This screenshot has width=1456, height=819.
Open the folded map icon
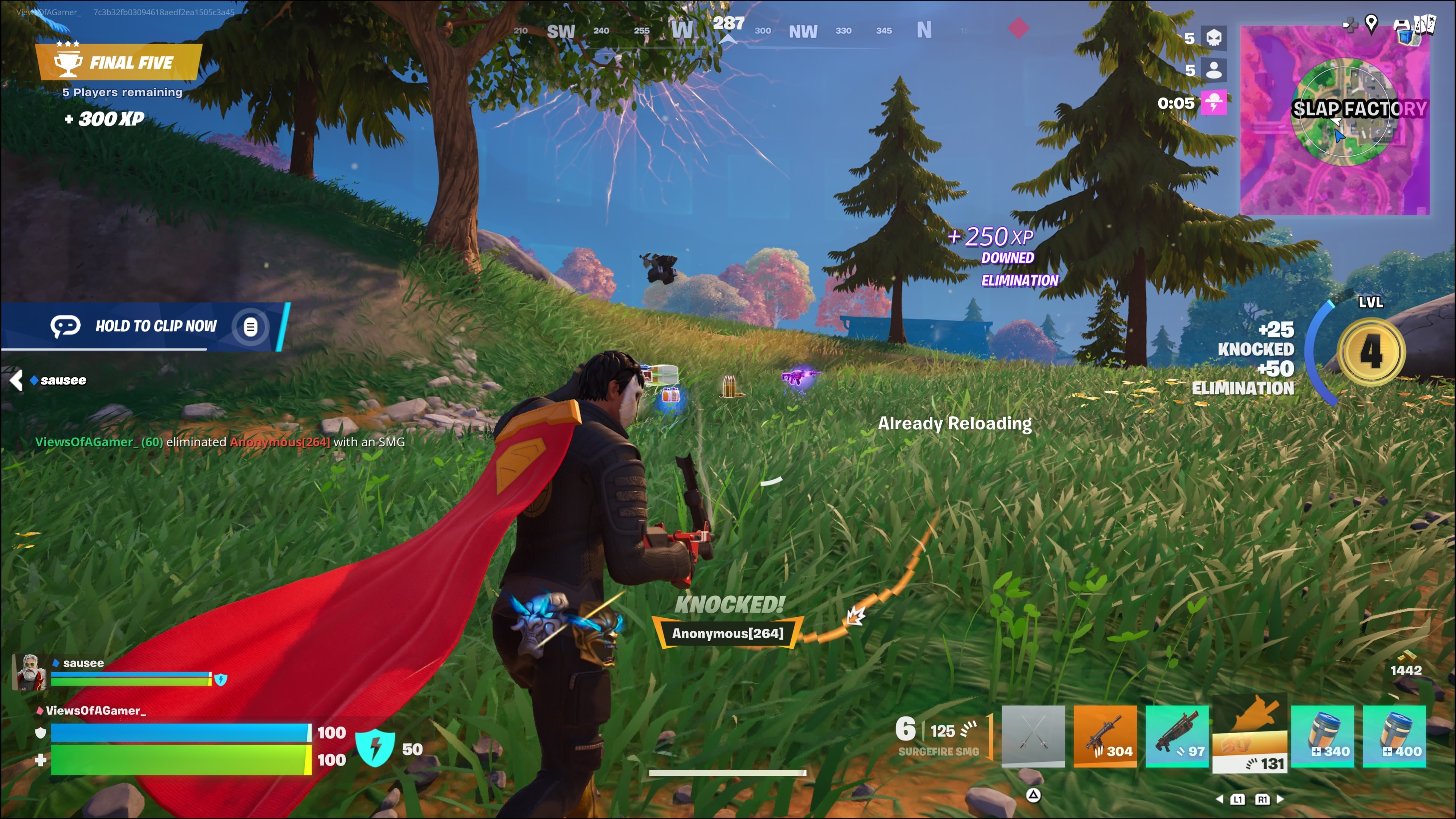(x=1425, y=24)
